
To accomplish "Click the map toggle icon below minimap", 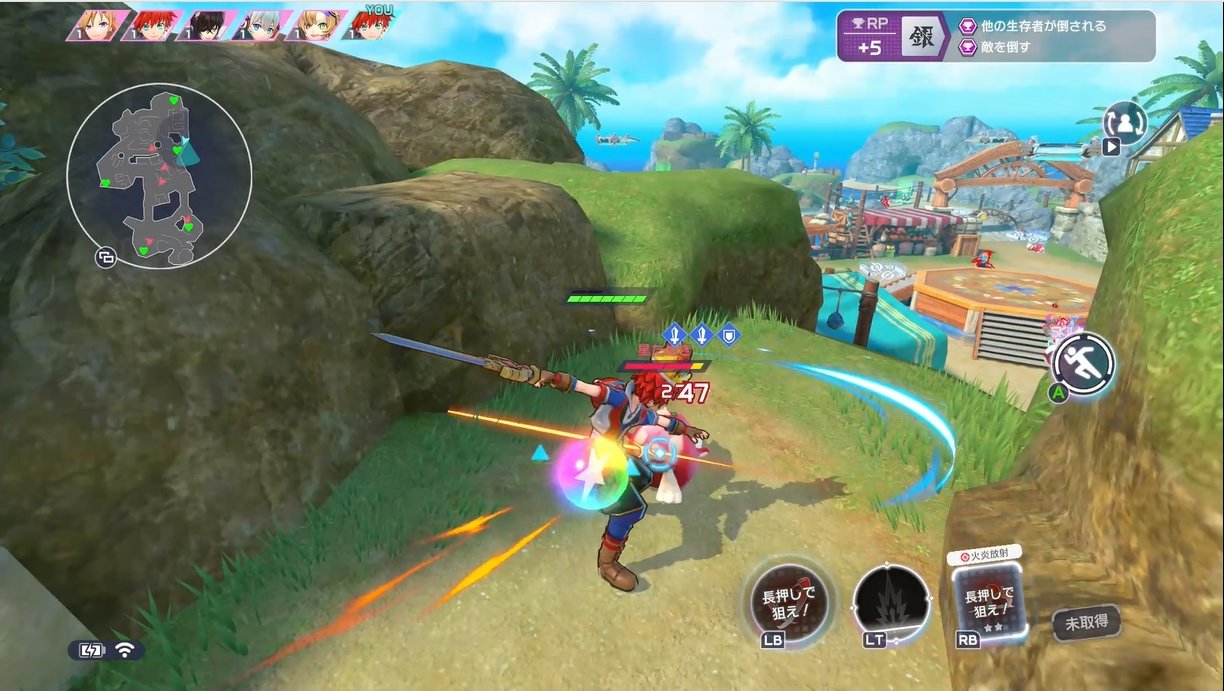I will pyautogui.click(x=105, y=258).
